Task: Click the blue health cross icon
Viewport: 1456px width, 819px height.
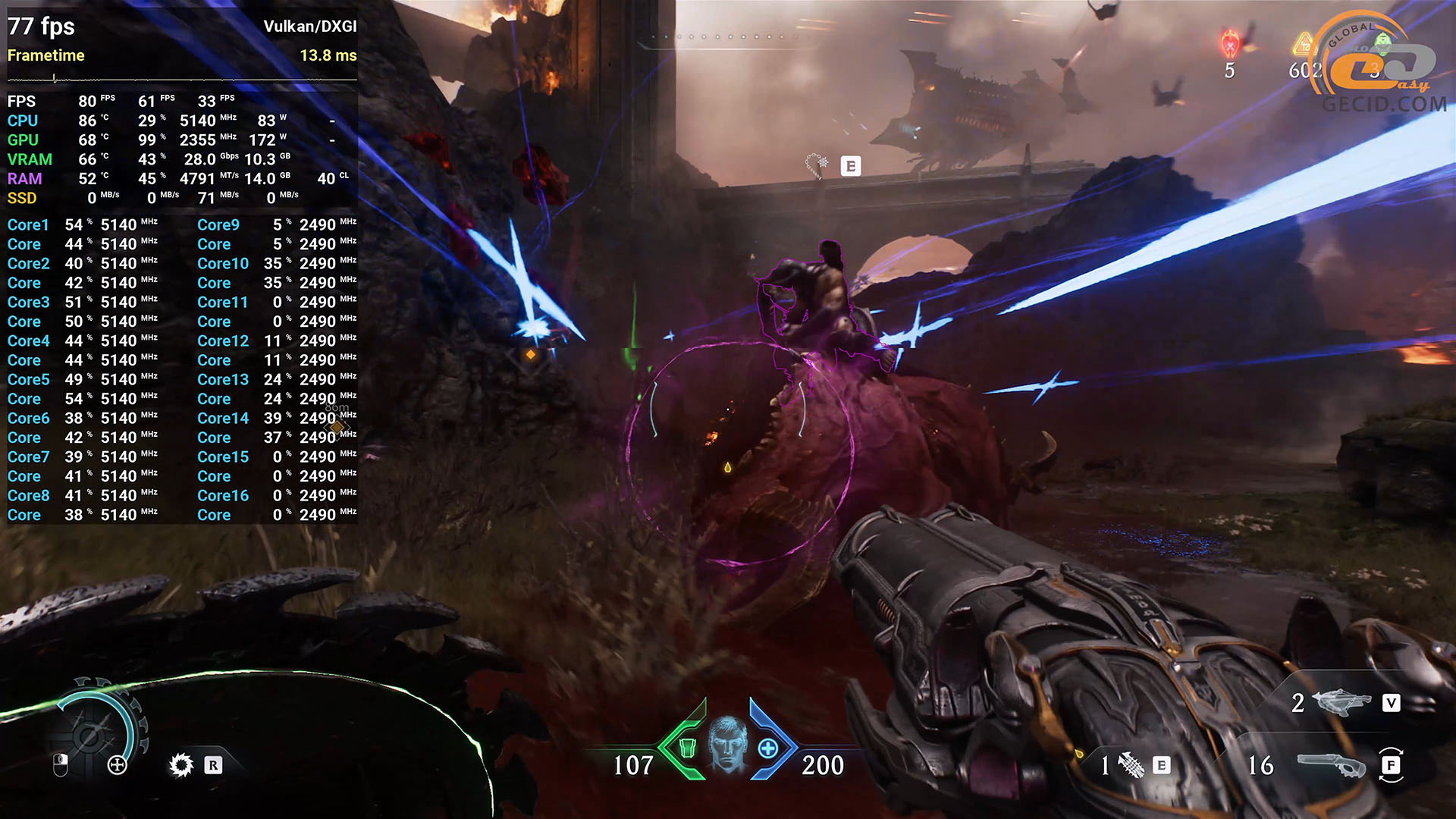Action: click(x=767, y=748)
